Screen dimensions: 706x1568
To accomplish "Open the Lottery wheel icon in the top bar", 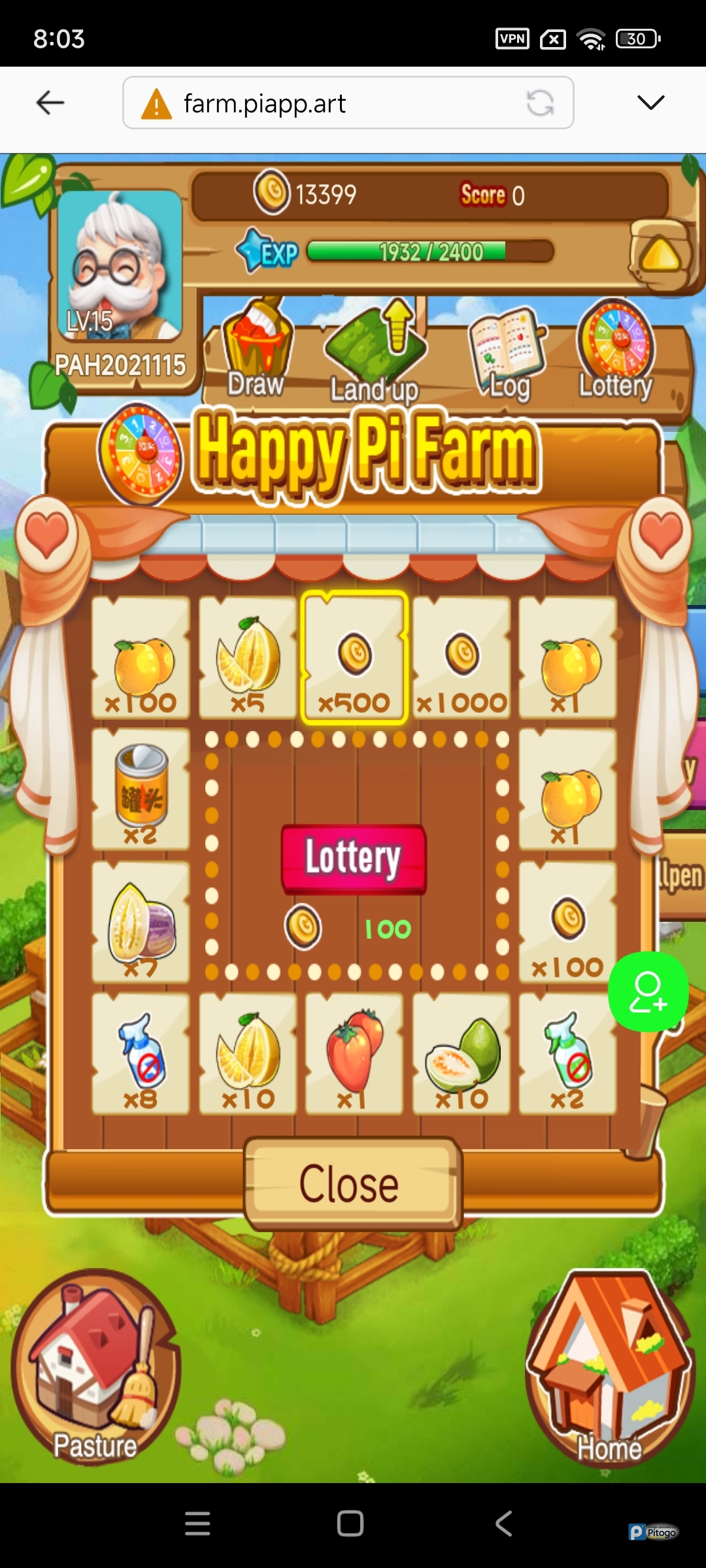I will point(615,350).
